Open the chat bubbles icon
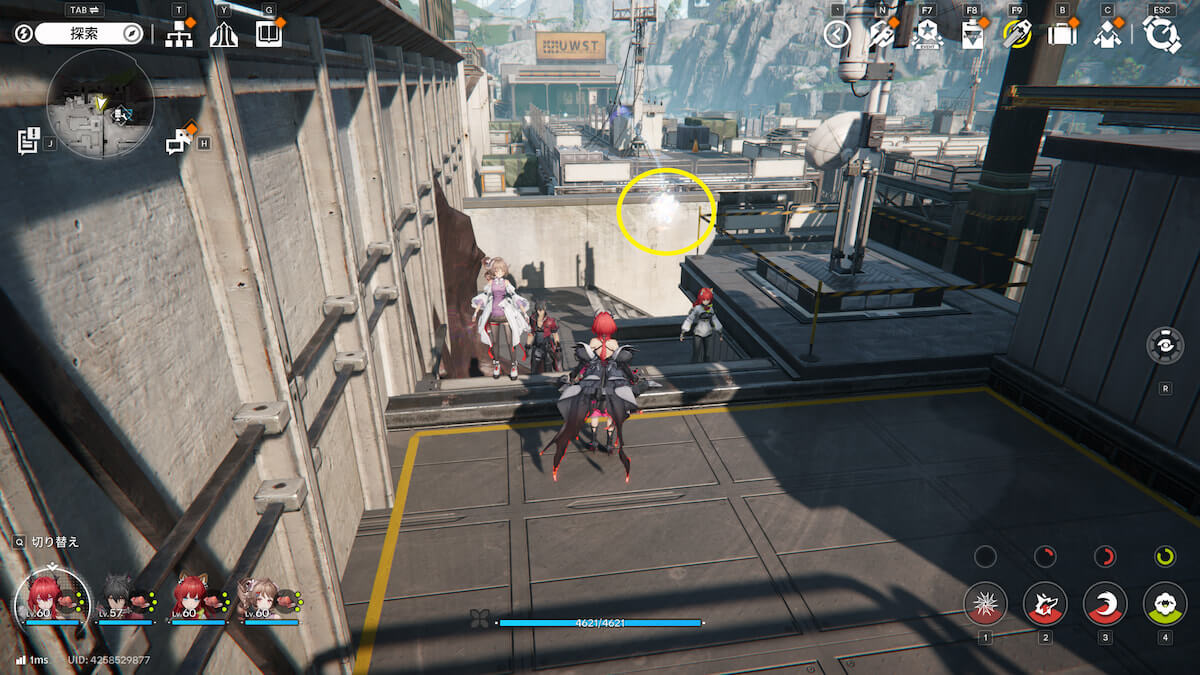This screenshot has width=1200, height=675. (179, 142)
